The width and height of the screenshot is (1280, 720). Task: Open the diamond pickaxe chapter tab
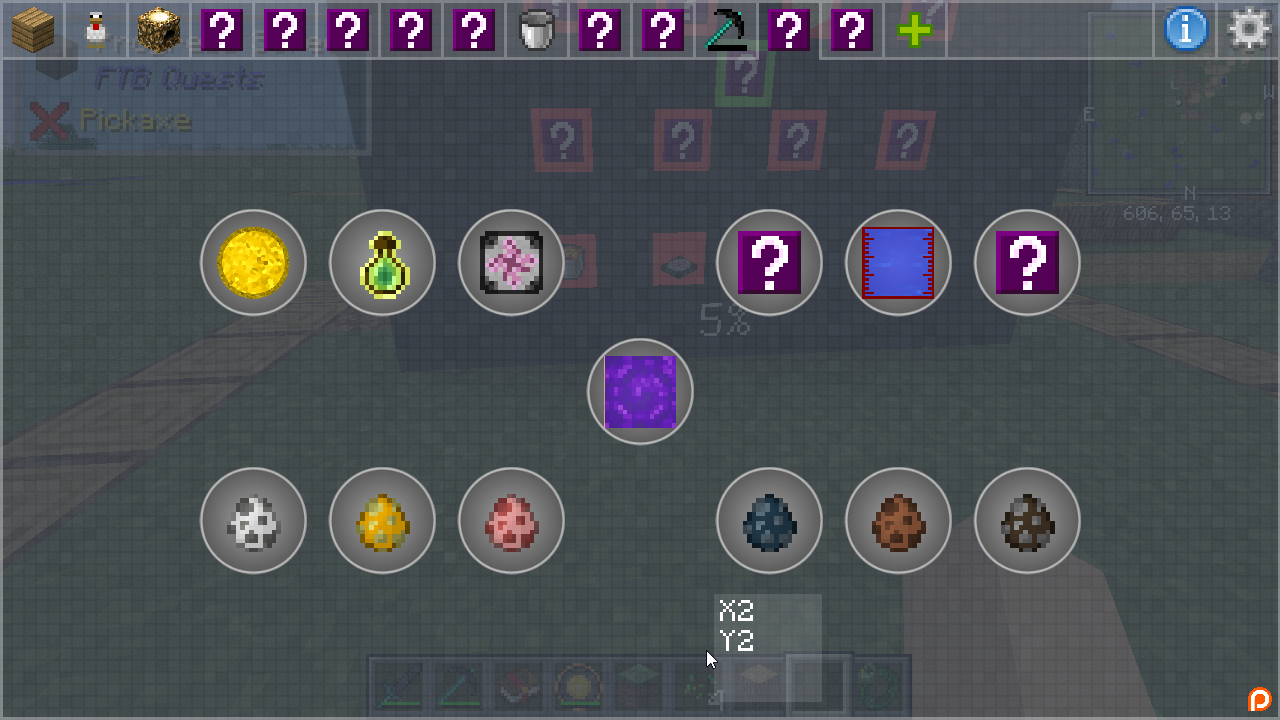coord(726,30)
